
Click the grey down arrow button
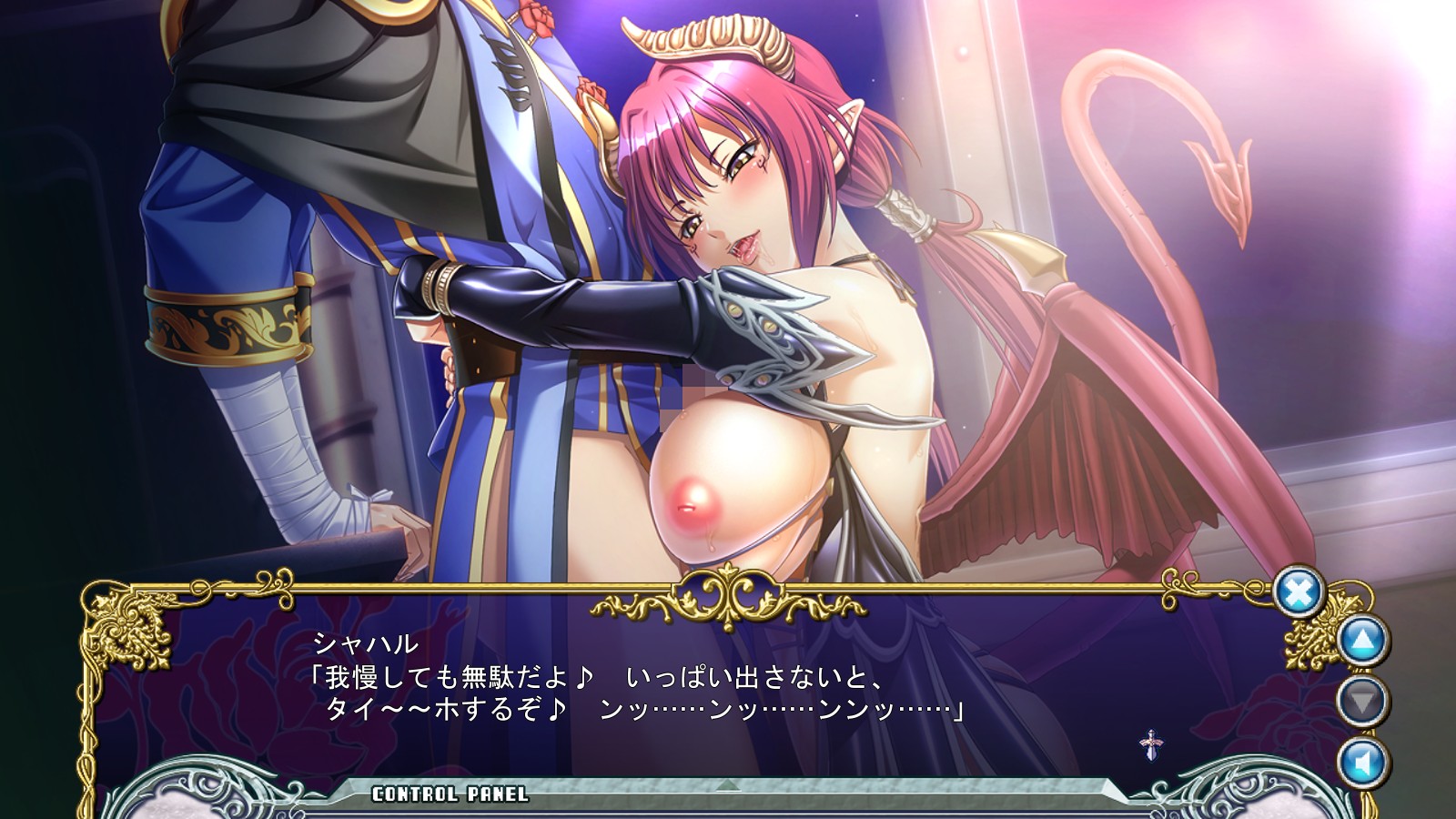point(1362,701)
